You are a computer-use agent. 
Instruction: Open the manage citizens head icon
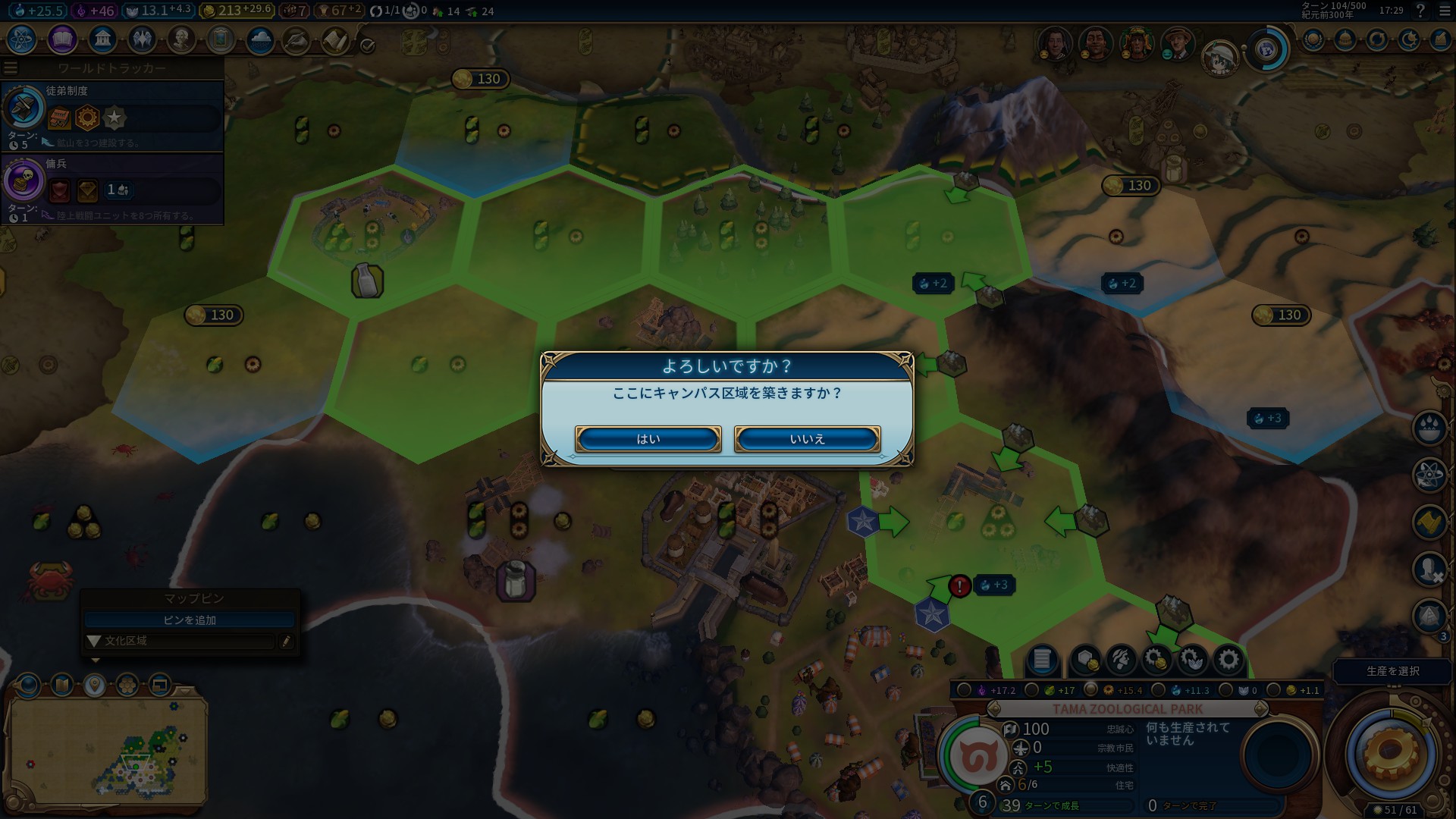point(1121,659)
